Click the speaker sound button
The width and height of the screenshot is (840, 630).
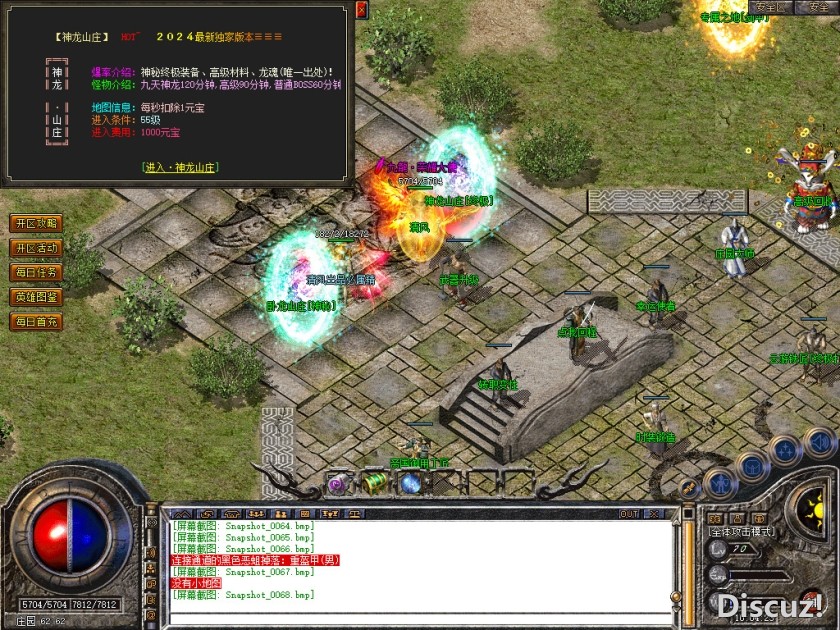[x=819, y=441]
